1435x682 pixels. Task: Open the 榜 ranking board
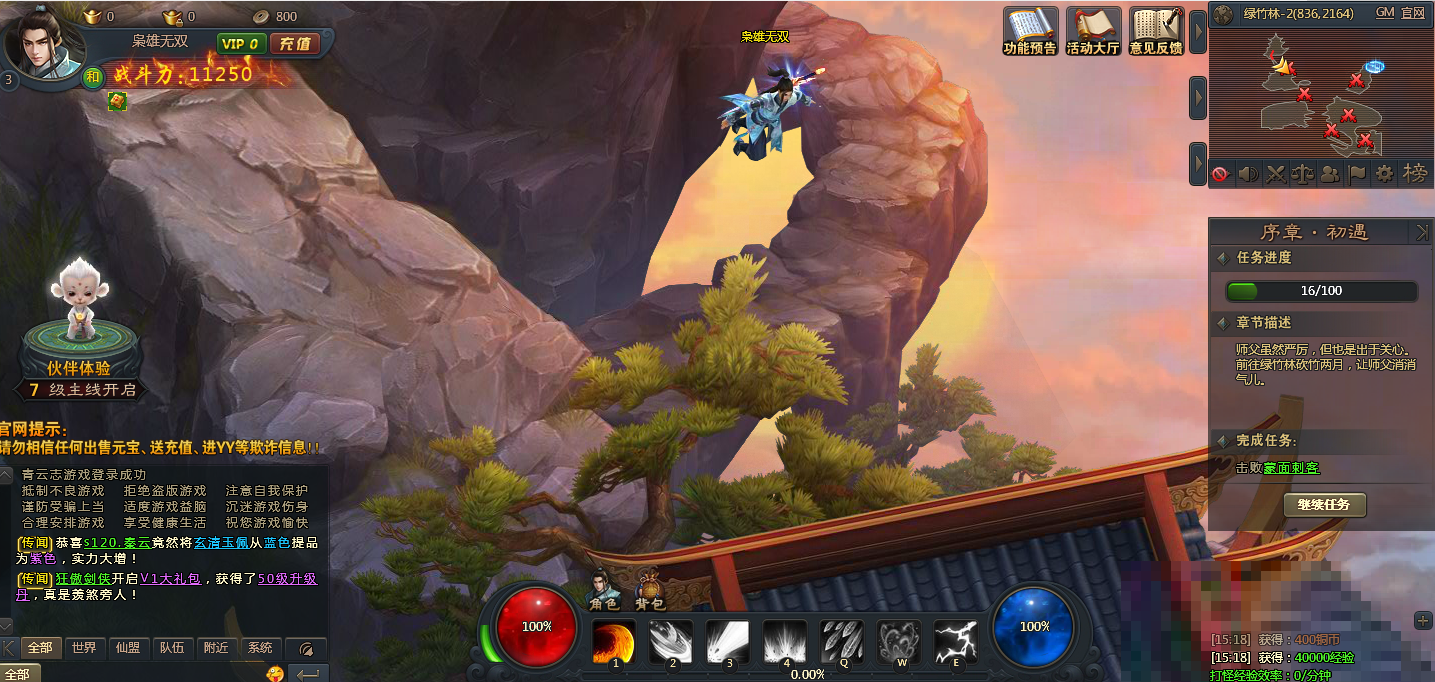pos(1415,173)
